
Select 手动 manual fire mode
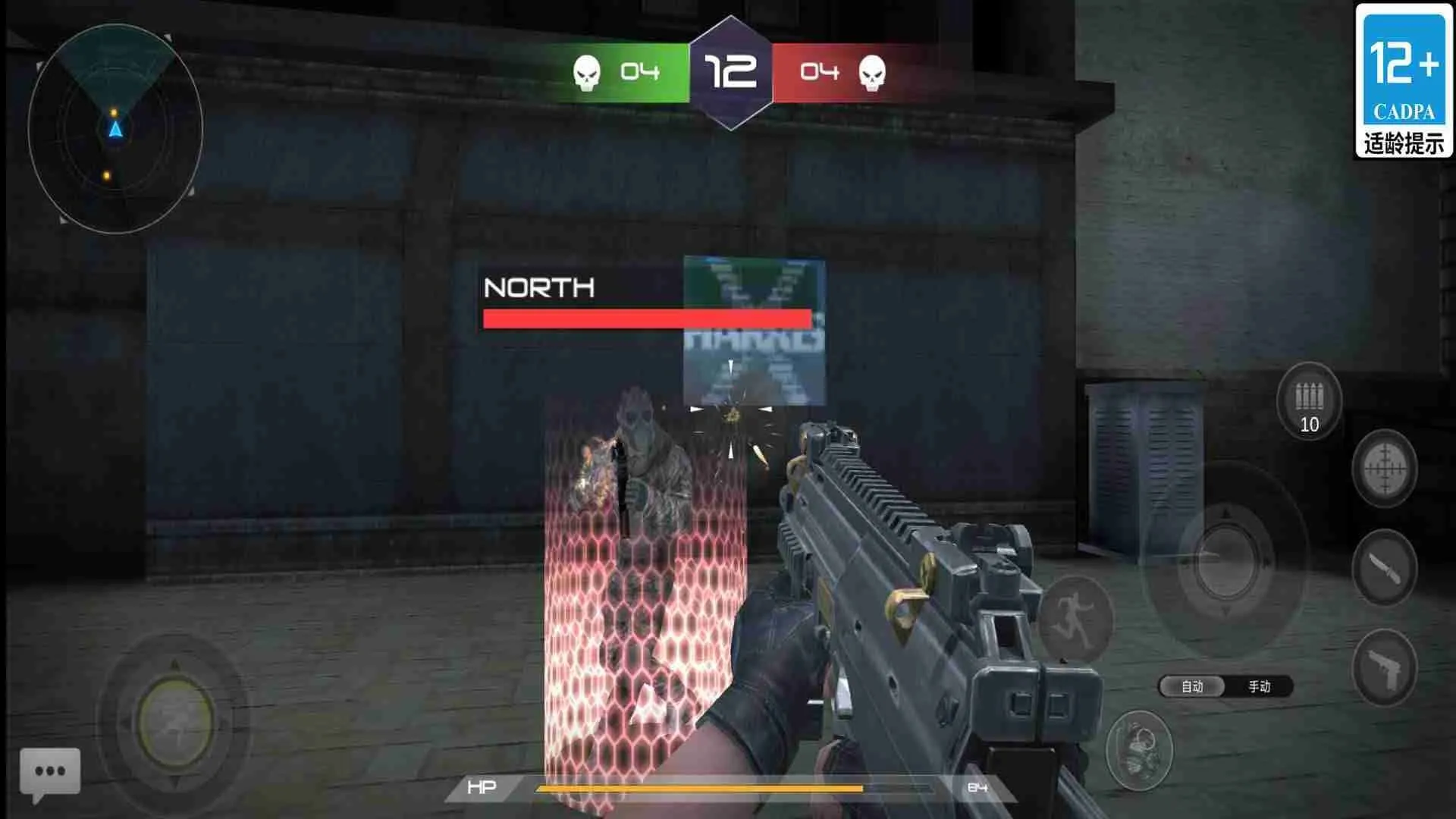click(1259, 686)
